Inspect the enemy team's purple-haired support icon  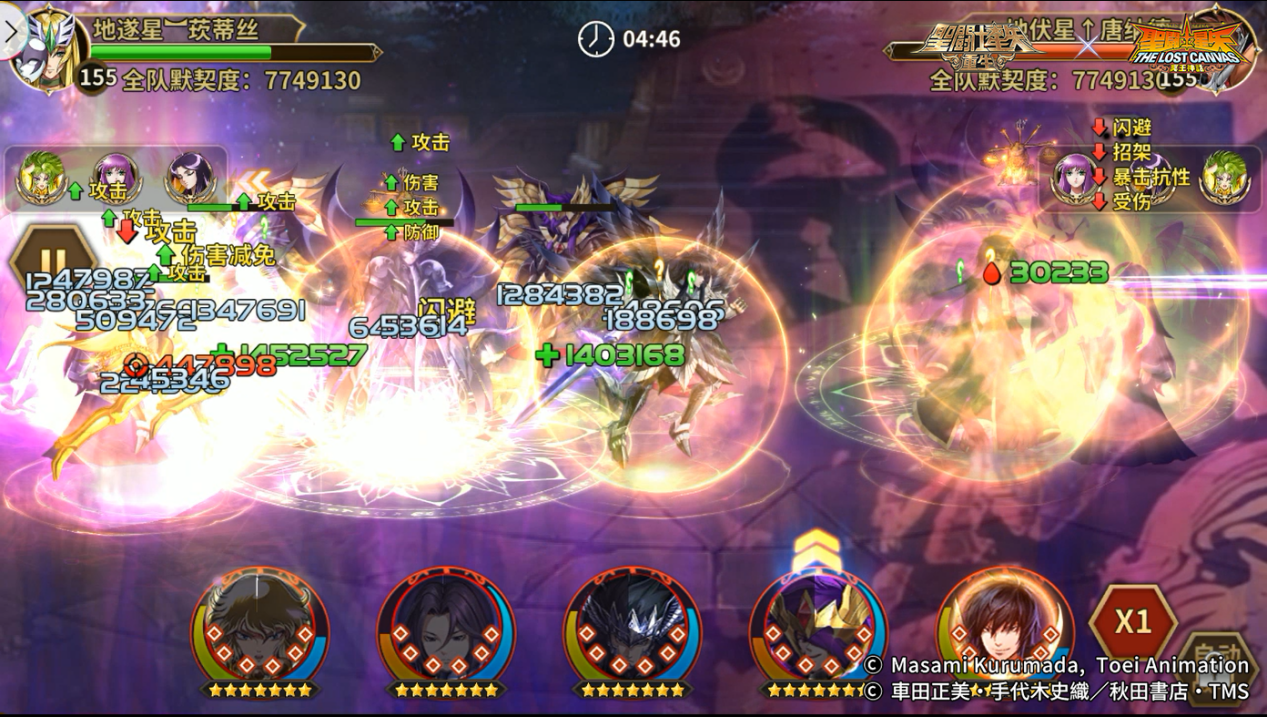1074,174
